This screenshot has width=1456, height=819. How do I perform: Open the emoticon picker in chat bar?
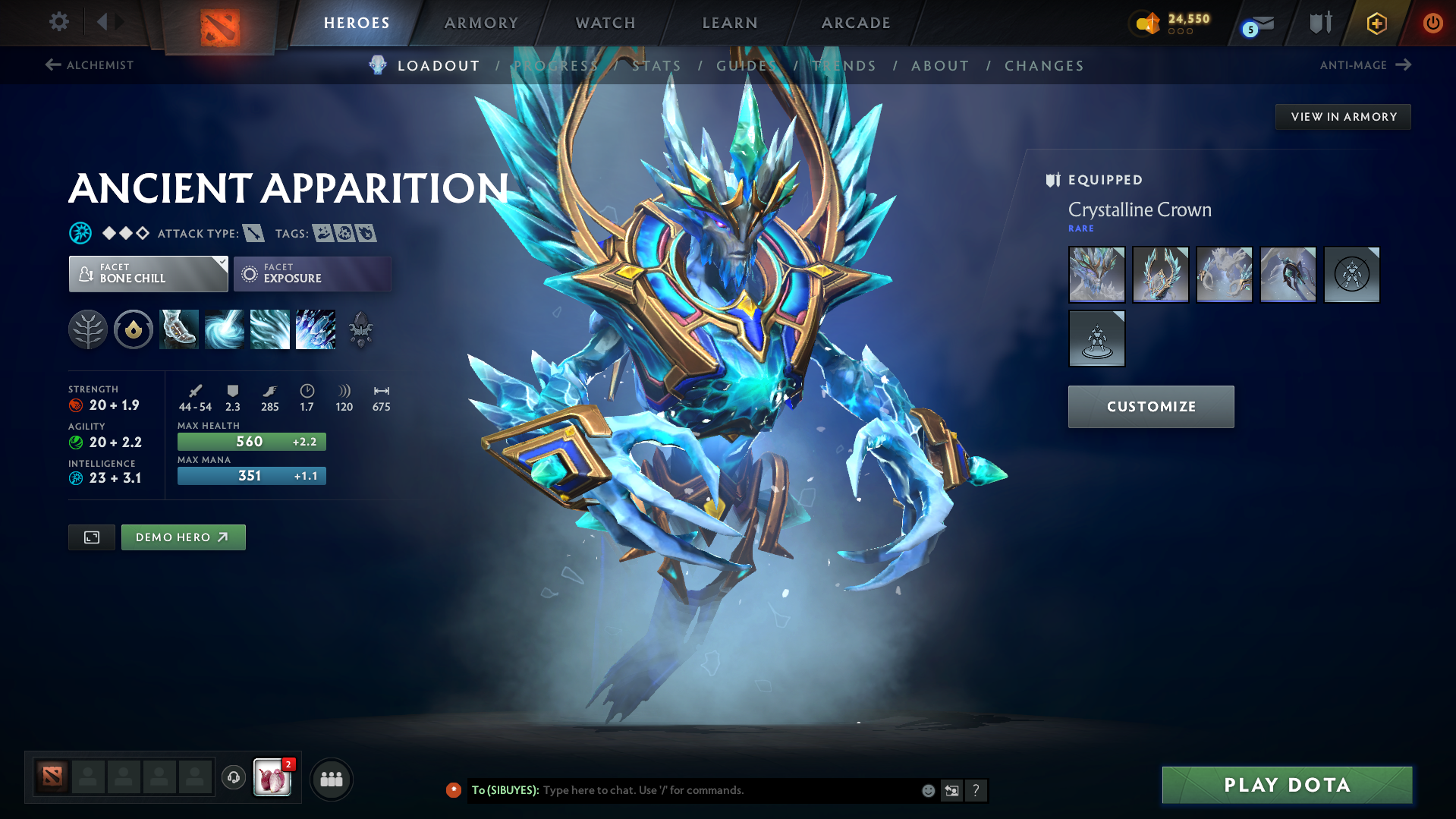(927, 790)
